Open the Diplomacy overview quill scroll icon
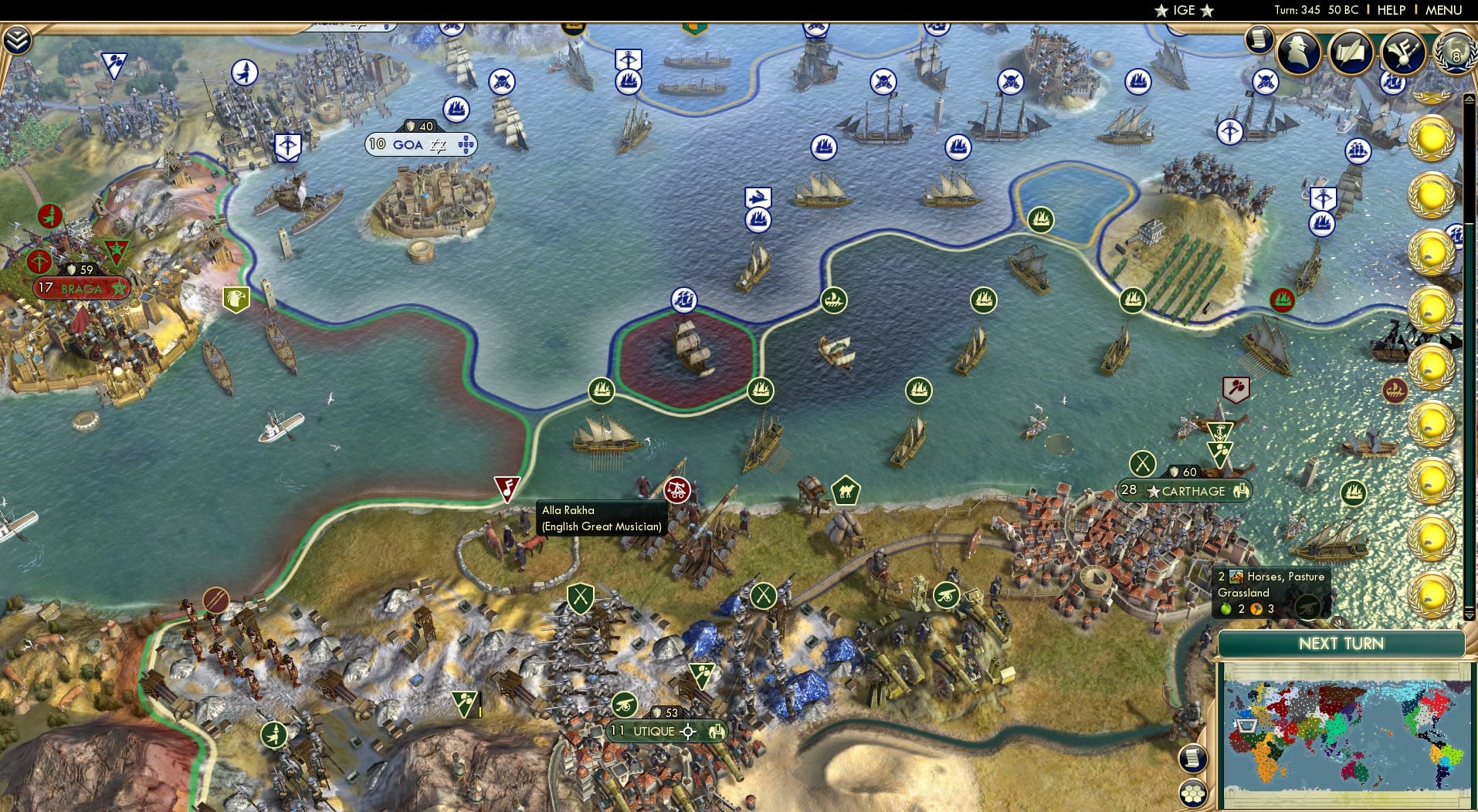This screenshot has width=1478, height=812. click(1351, 53)
